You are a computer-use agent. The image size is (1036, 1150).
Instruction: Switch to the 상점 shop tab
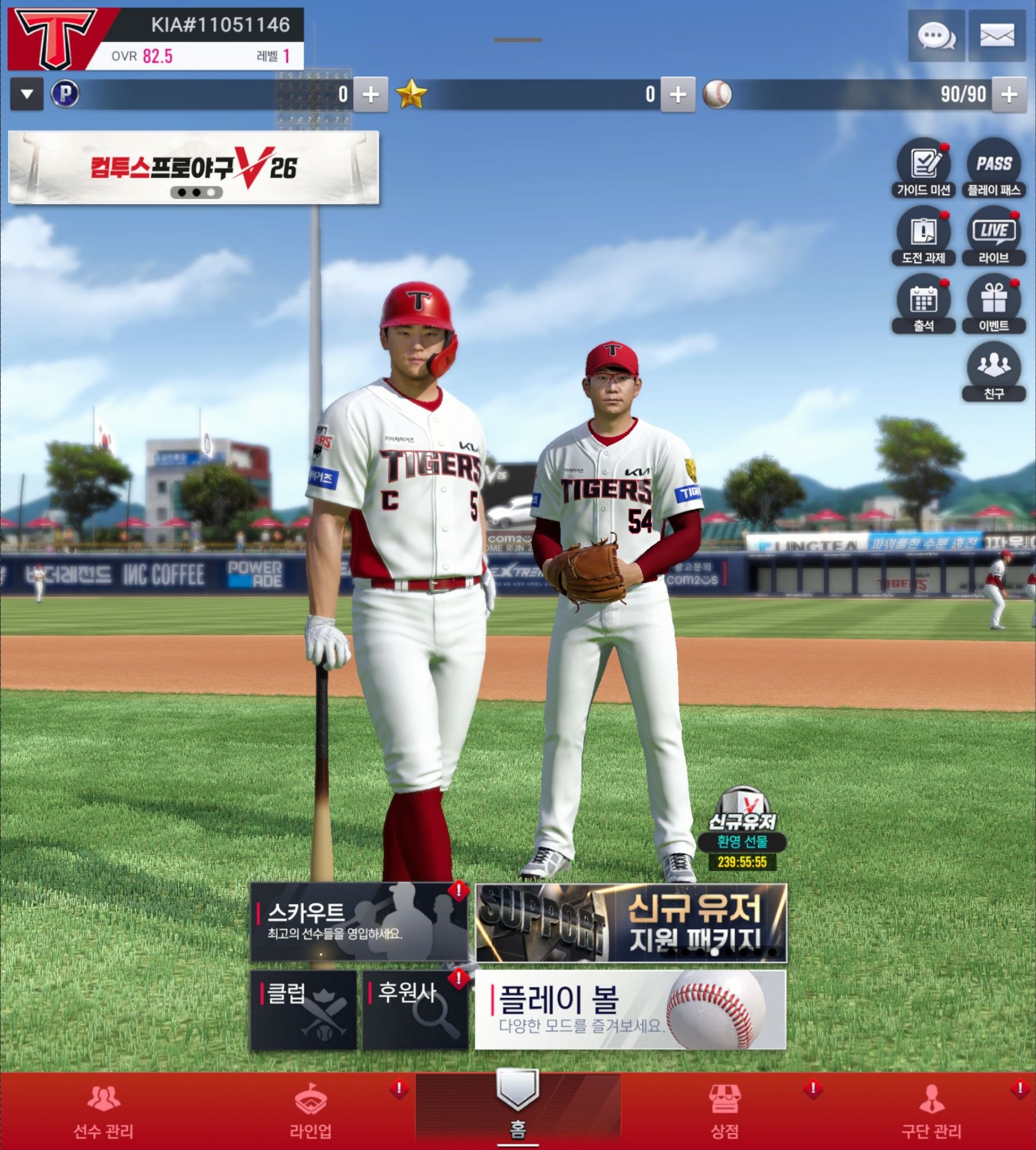[724, 1111]
